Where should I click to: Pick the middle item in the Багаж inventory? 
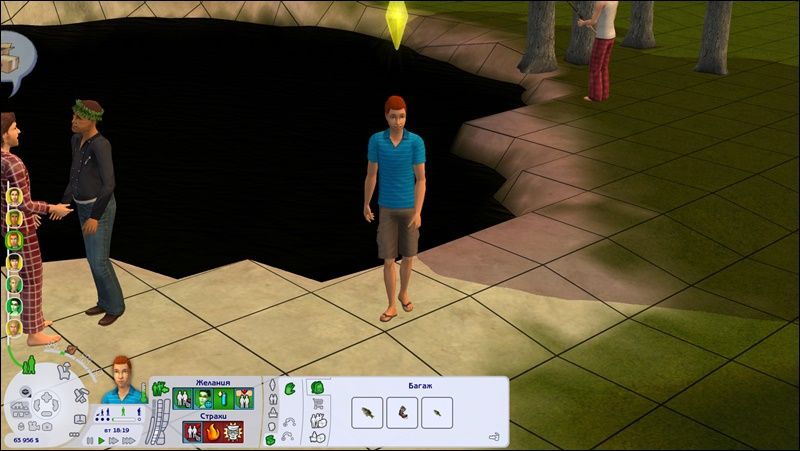click(403, 412)
